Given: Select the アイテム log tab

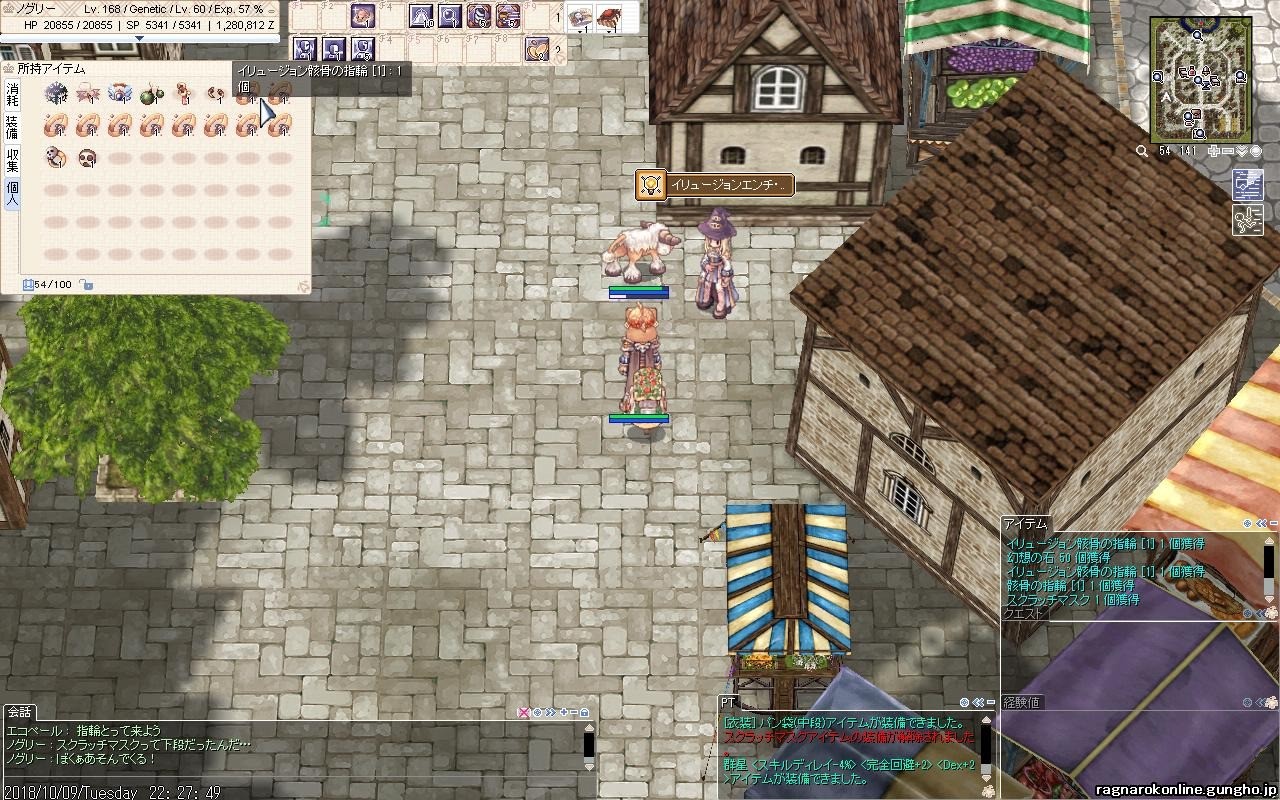Looking at the screenshot, I should click(1025, 524).
